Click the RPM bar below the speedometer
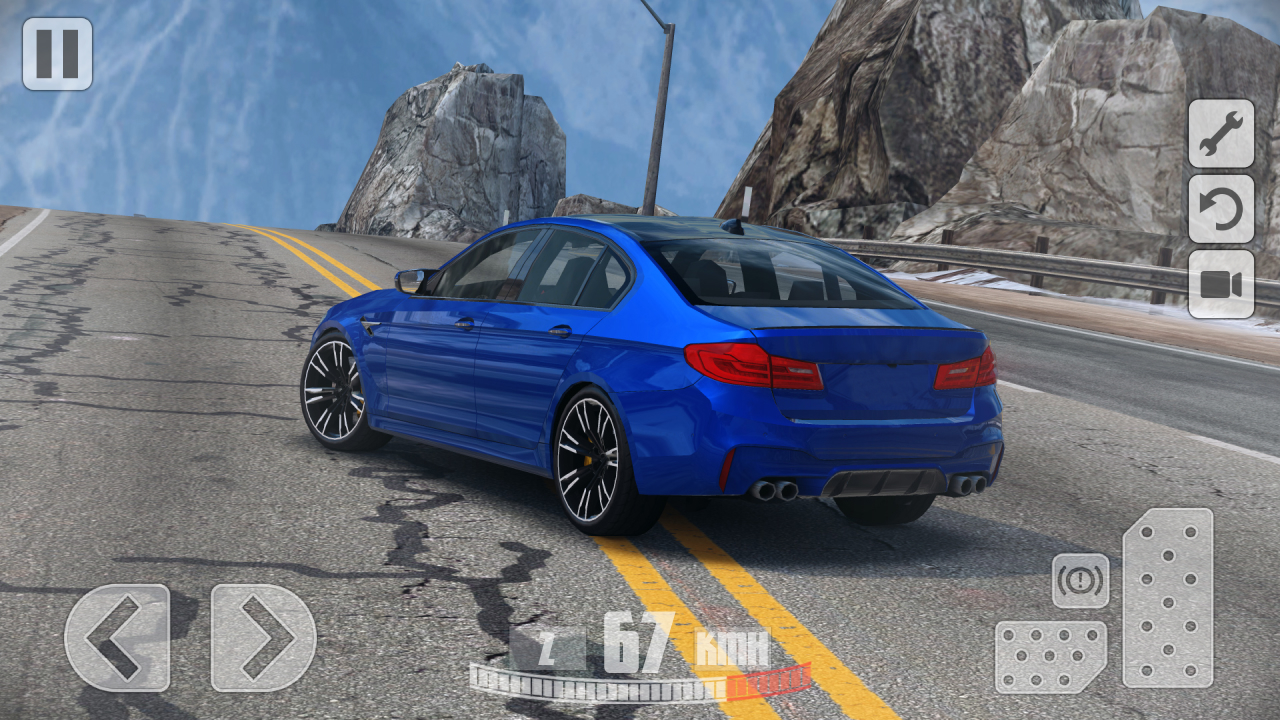This screenshot has width=1280, height=720. (640, 682)
